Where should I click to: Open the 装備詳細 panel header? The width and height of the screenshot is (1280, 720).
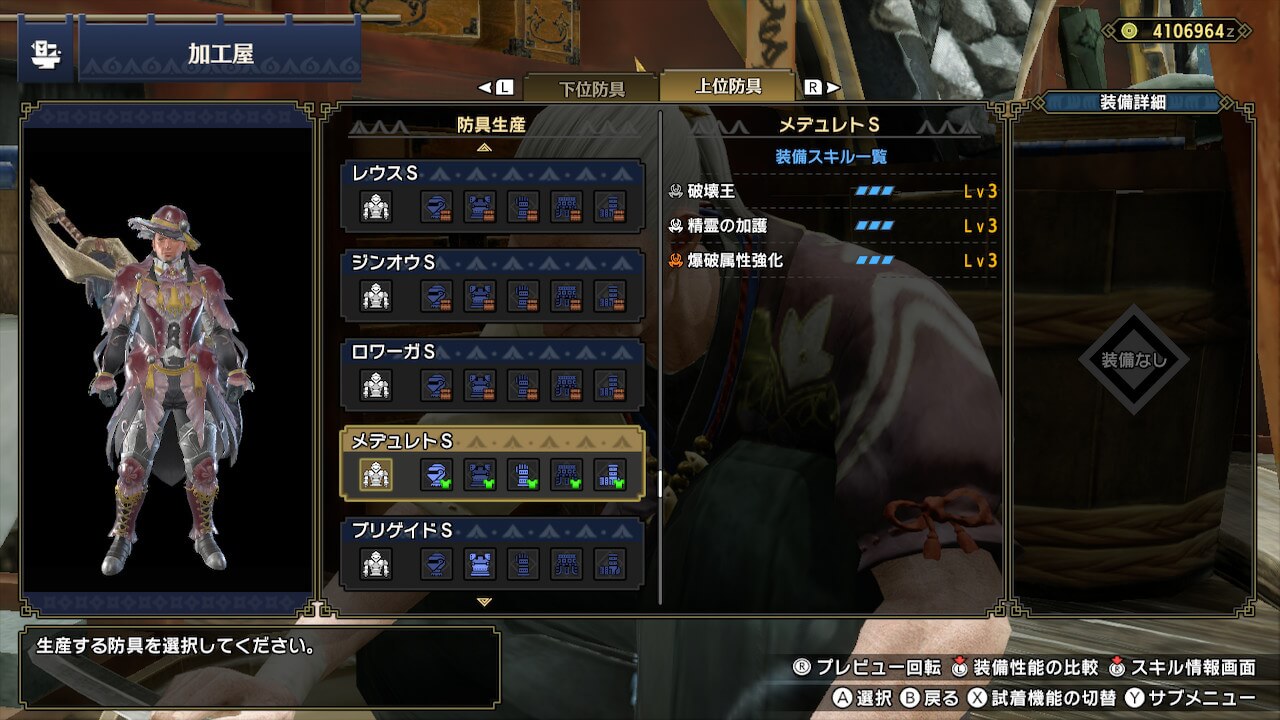point(1132,102)
